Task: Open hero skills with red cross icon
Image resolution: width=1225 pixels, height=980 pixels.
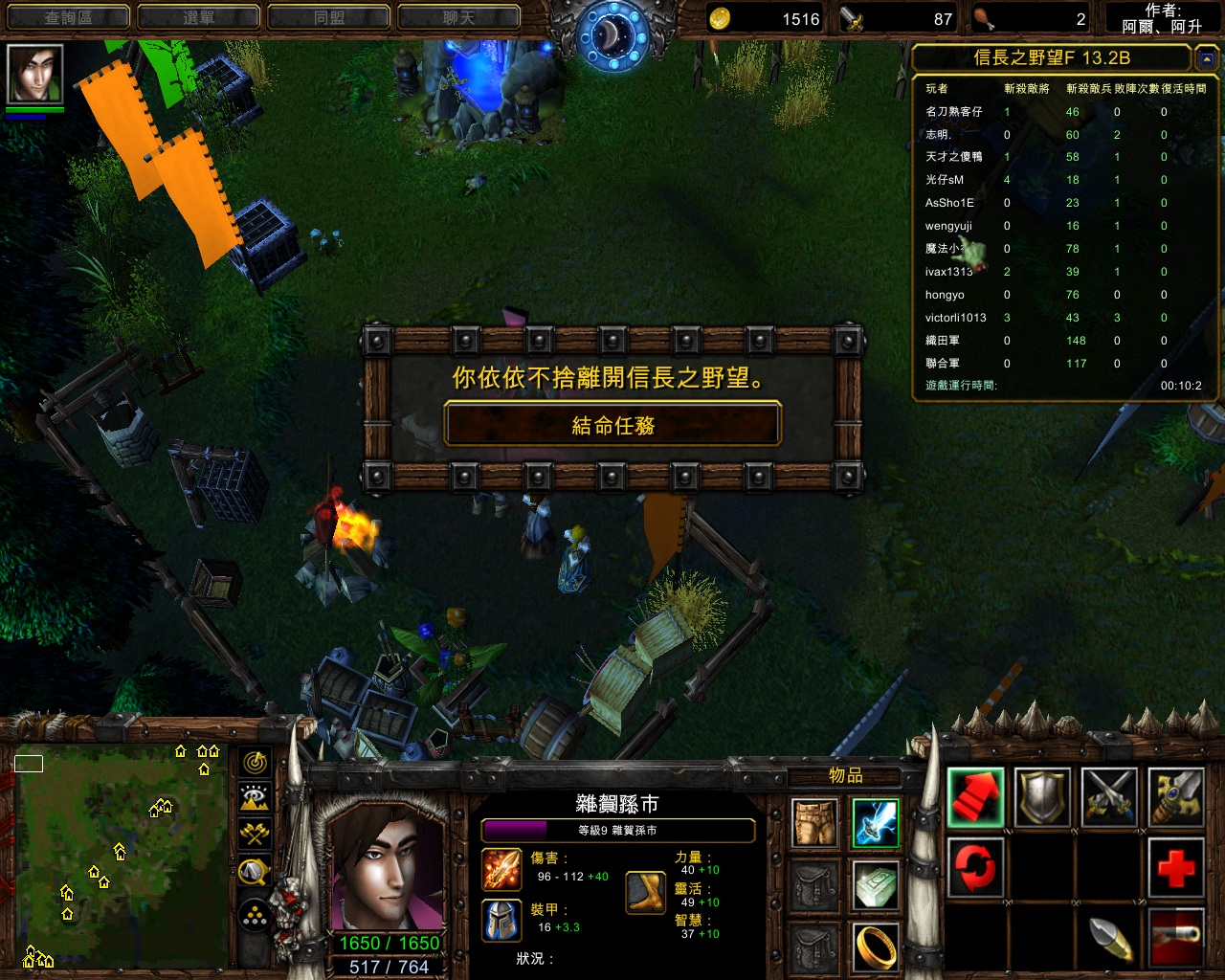Action: [x=1176, y=867]
